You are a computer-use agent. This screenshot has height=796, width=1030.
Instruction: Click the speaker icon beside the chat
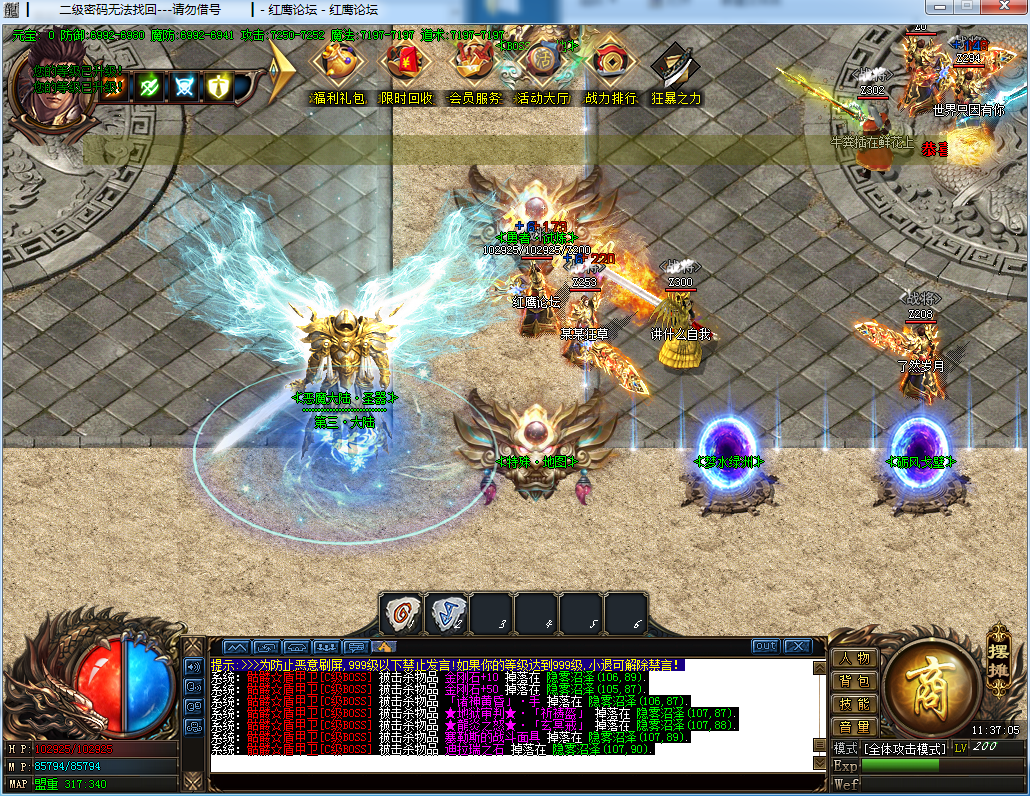click(x=194, y=665)
